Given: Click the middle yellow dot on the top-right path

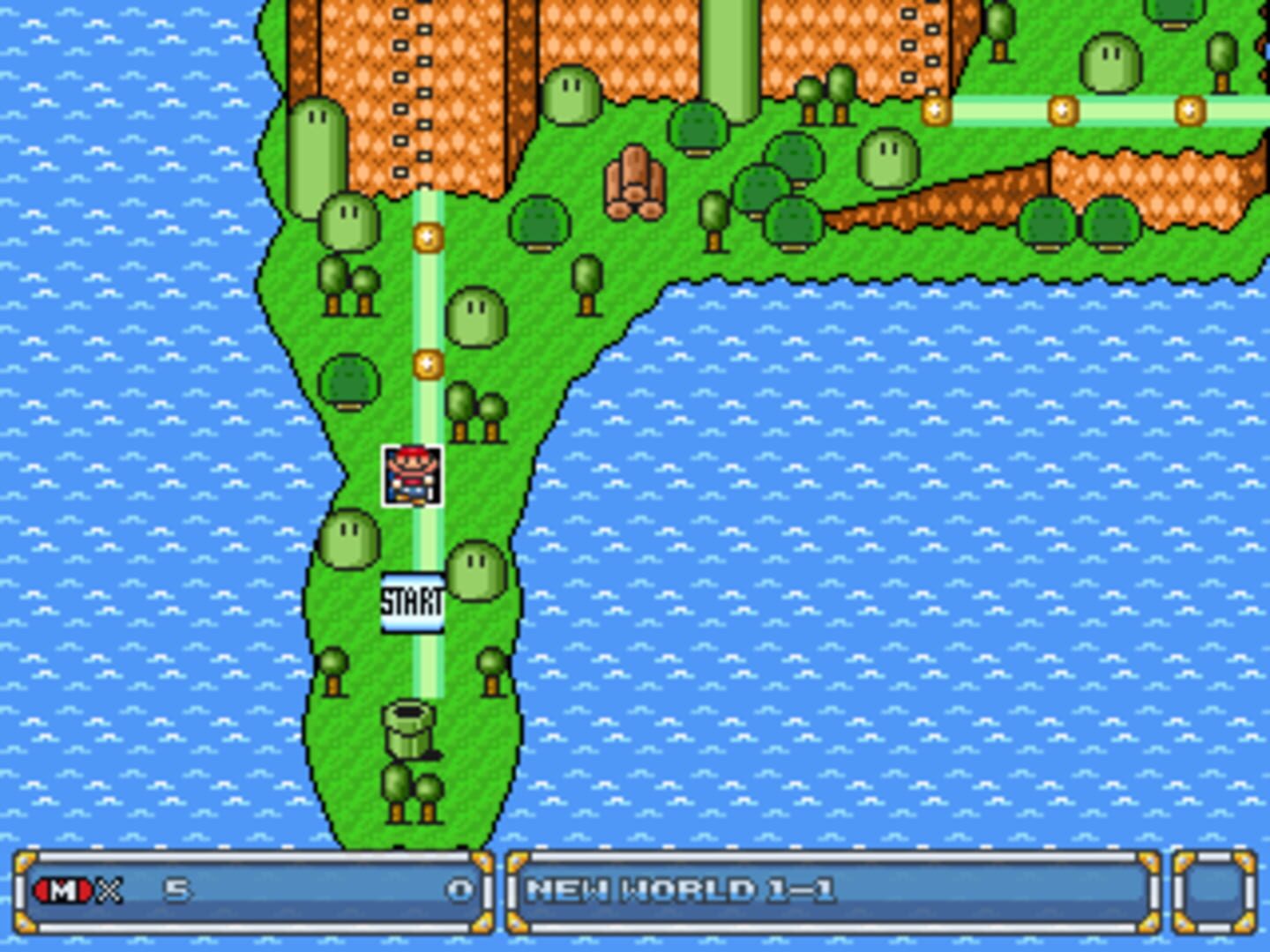Looking at the screenshot, I should tap(1065, 109).
